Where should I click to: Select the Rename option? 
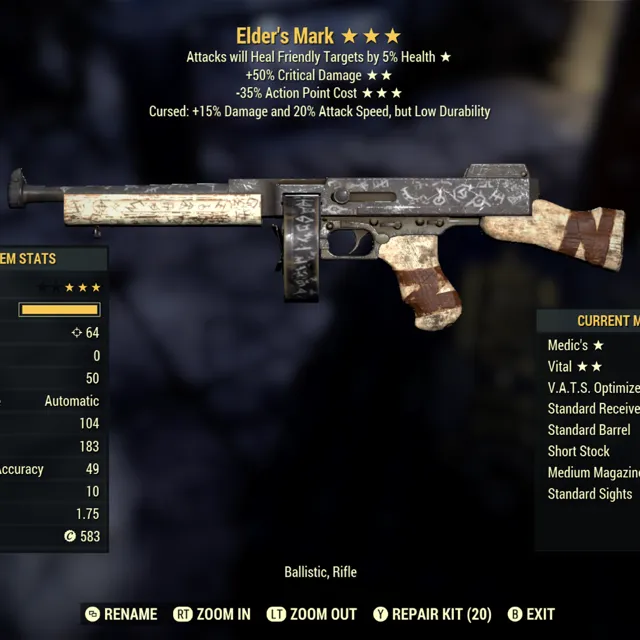[x=121, y=614]
